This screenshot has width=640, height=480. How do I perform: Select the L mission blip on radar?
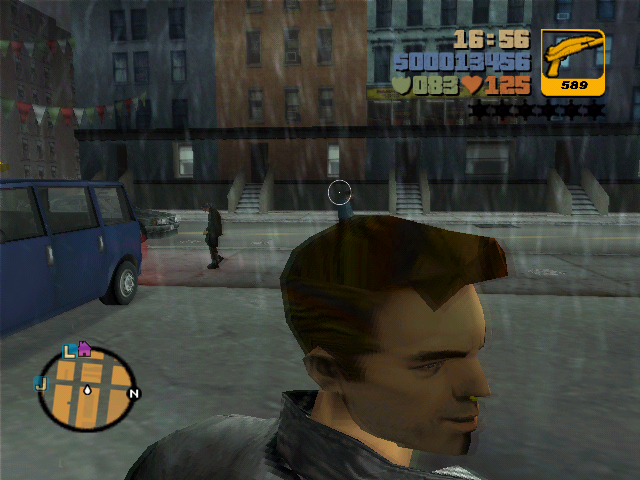69,351
